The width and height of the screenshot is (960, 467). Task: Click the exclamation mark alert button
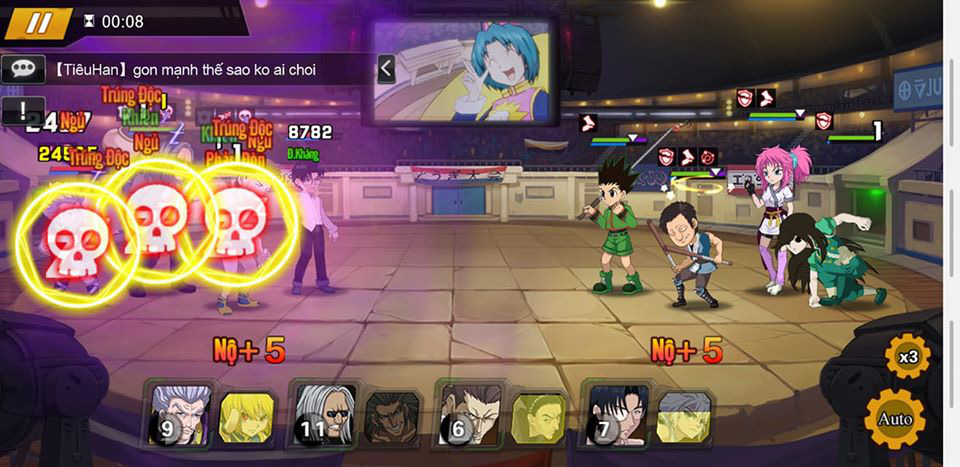point(22,110)
